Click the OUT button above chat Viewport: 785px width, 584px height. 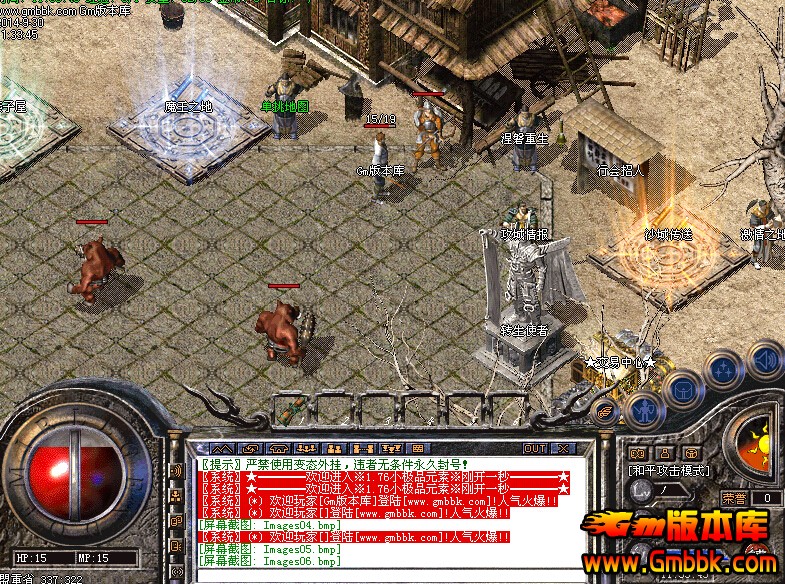click(x=537, y=448)
